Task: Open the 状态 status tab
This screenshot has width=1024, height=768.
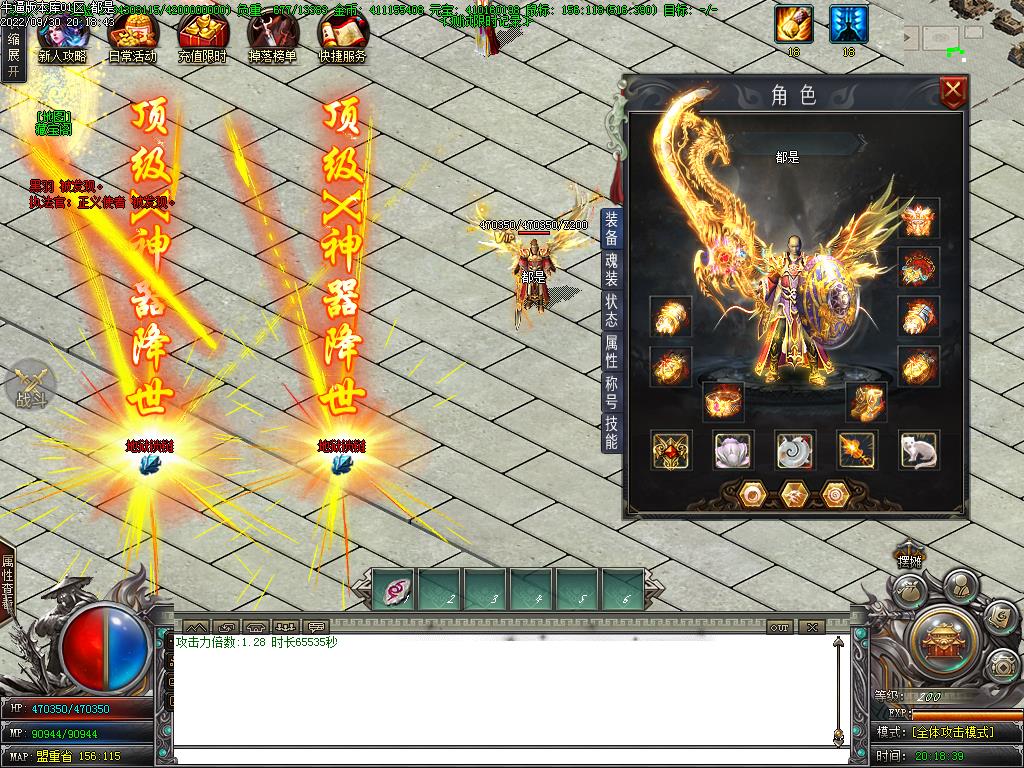Action: coord(611,311)
